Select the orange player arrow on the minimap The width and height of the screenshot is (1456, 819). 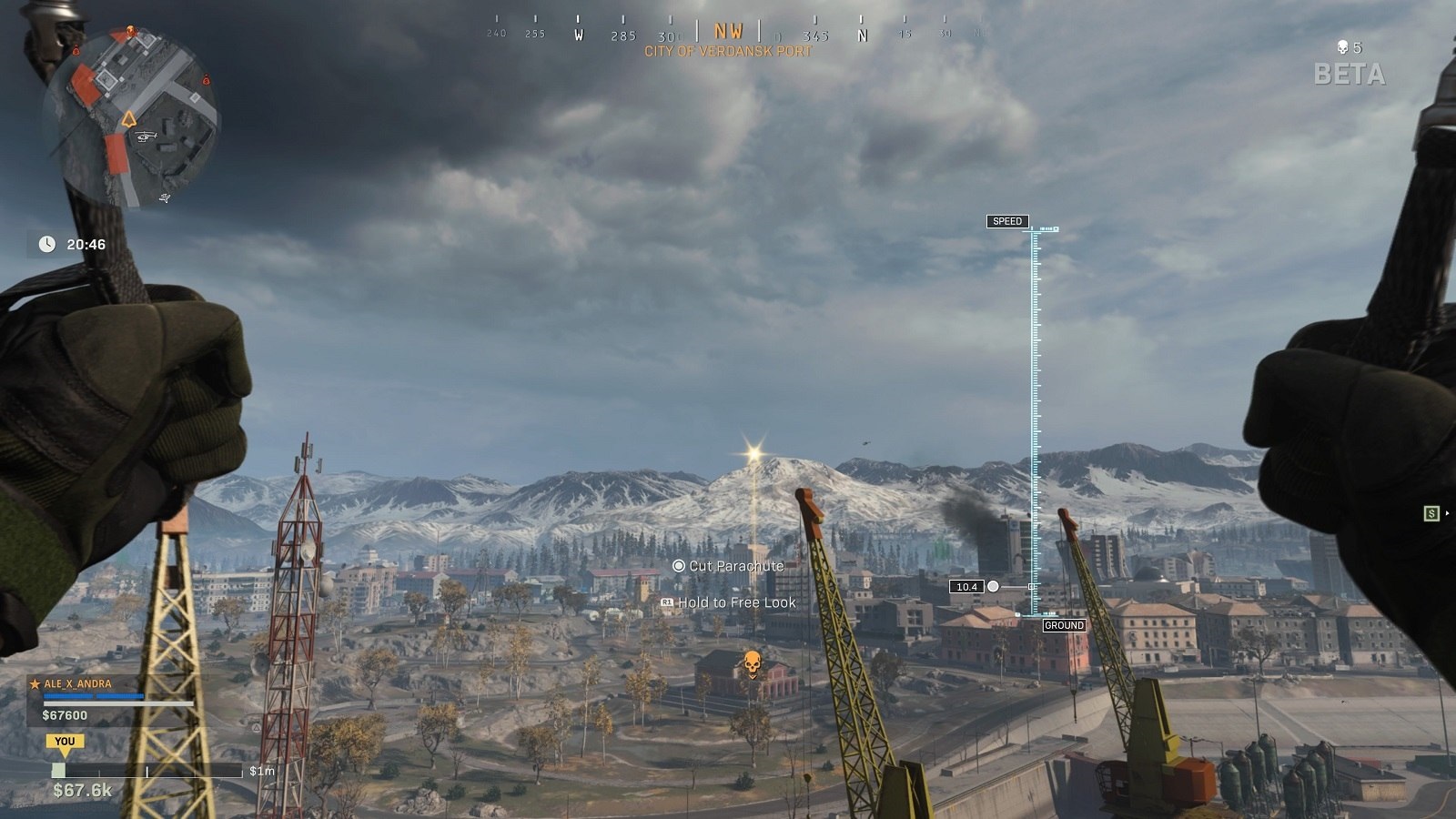(x=130, y=119)
